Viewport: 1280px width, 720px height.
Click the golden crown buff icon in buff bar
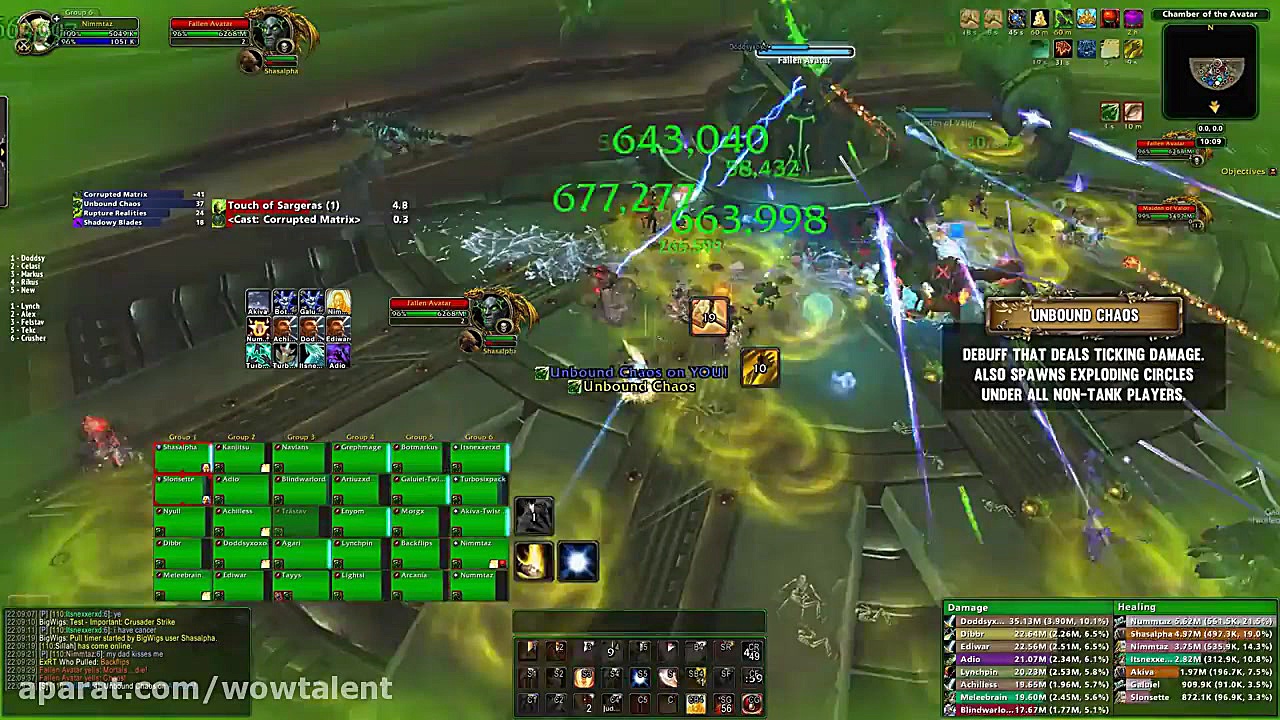click(1088, 17)
